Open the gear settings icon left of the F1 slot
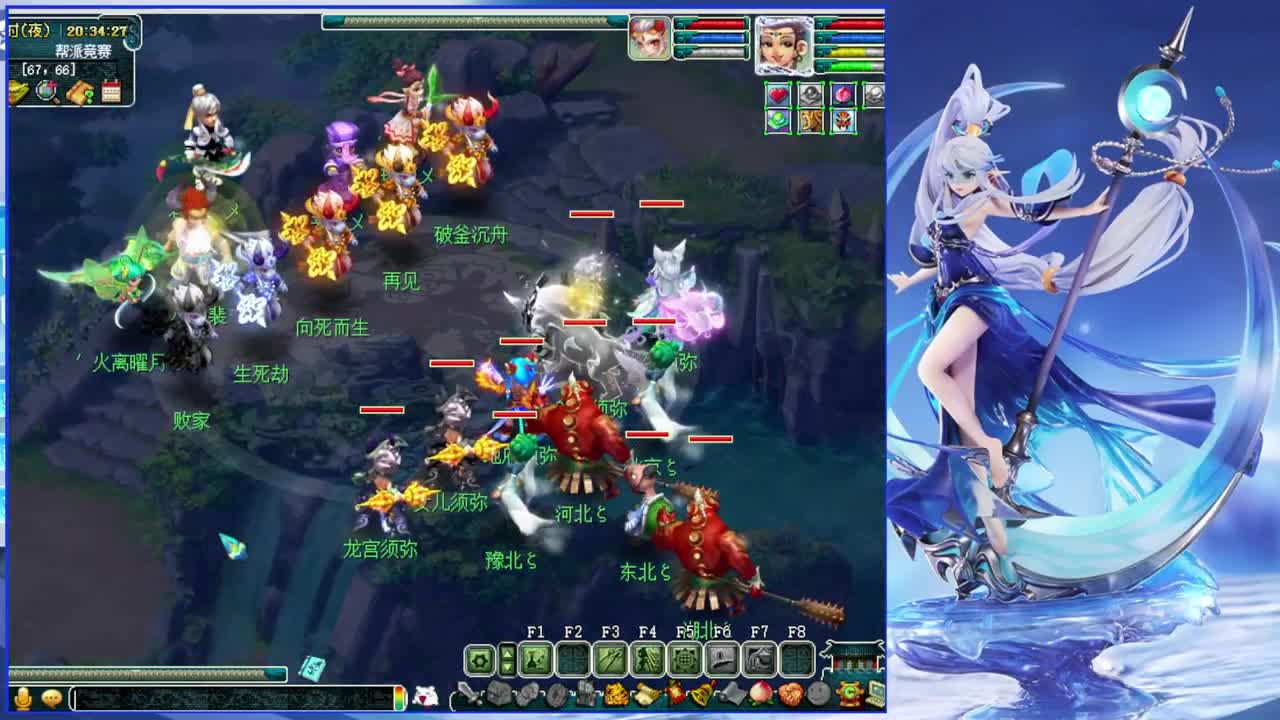1280x720 pixels. (x=479, y=657)
